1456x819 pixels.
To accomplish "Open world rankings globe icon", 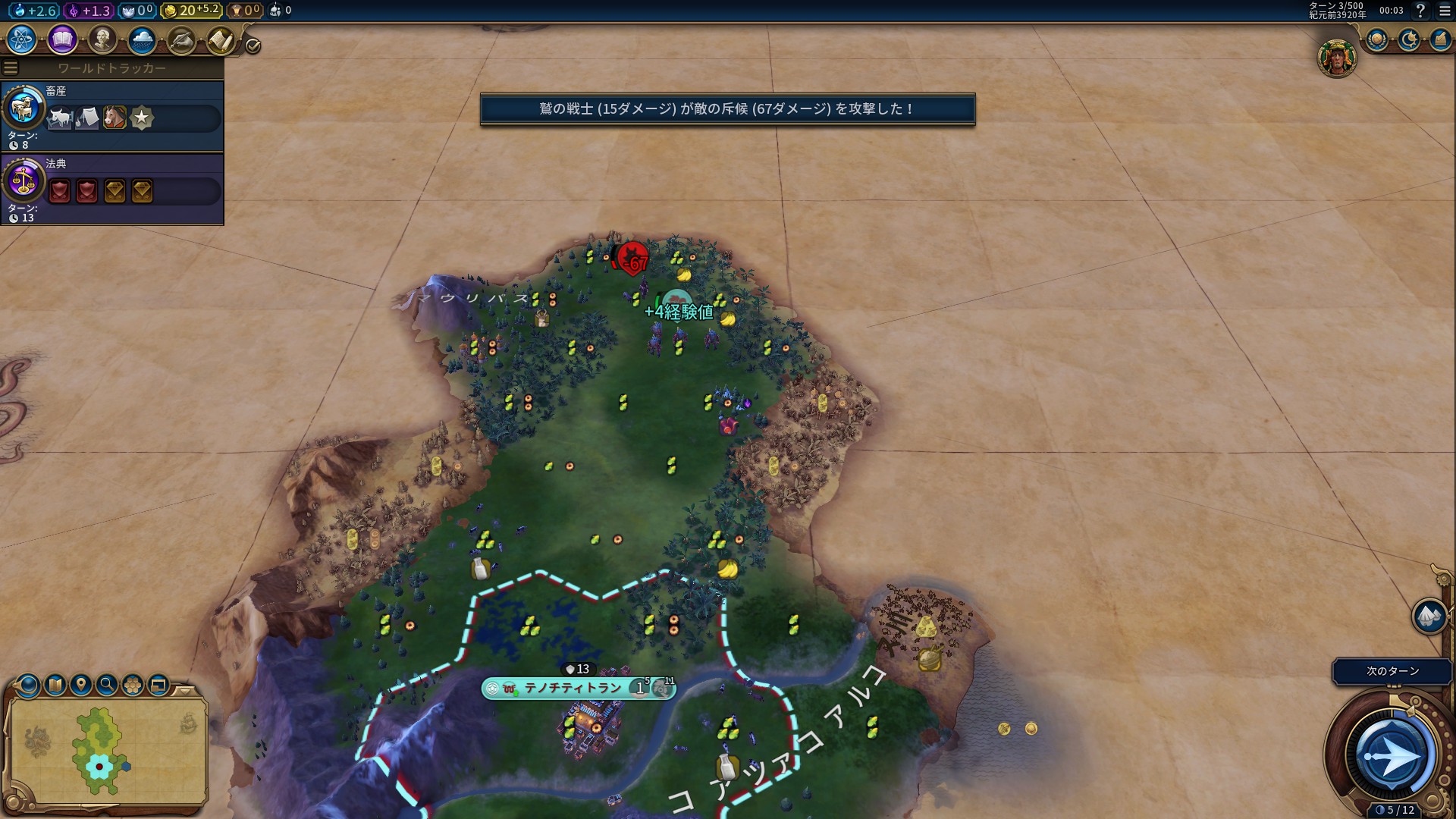I will pos(1376,39).
